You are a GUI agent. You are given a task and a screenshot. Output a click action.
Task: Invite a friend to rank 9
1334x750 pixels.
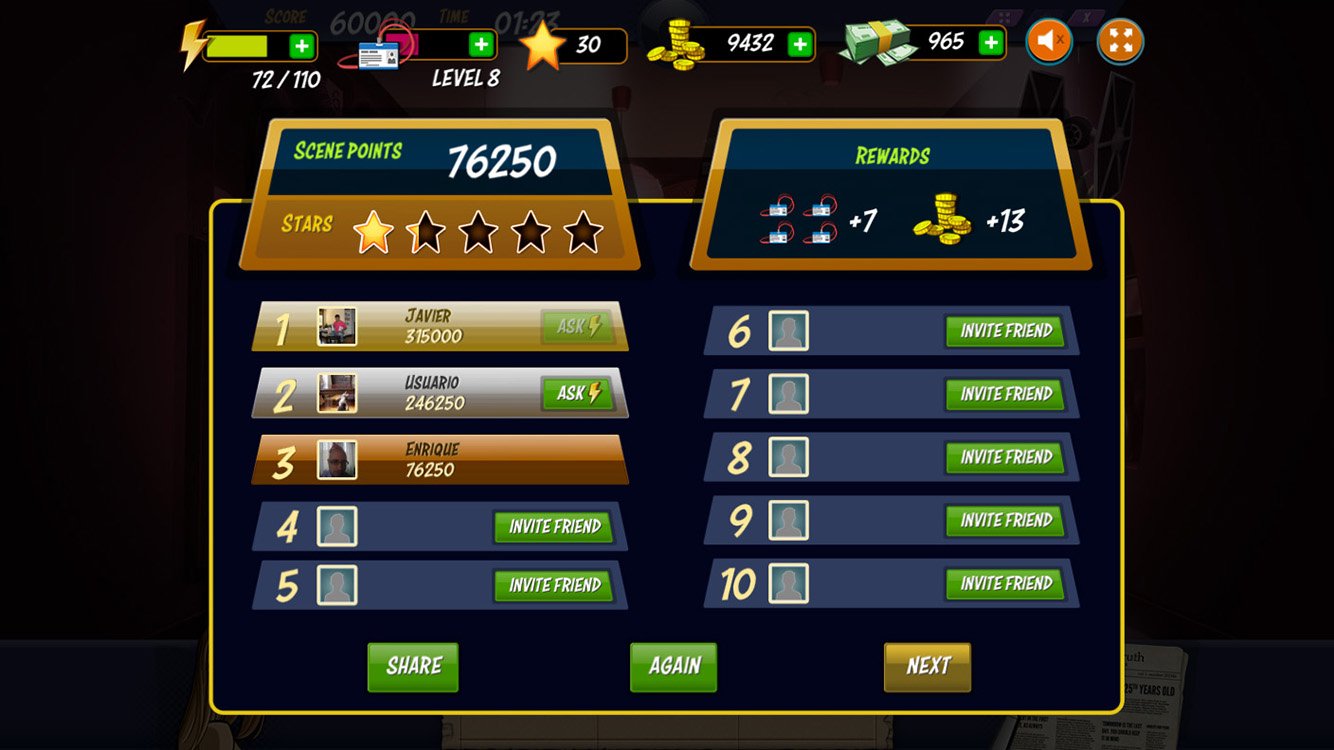click(1005, 520)
